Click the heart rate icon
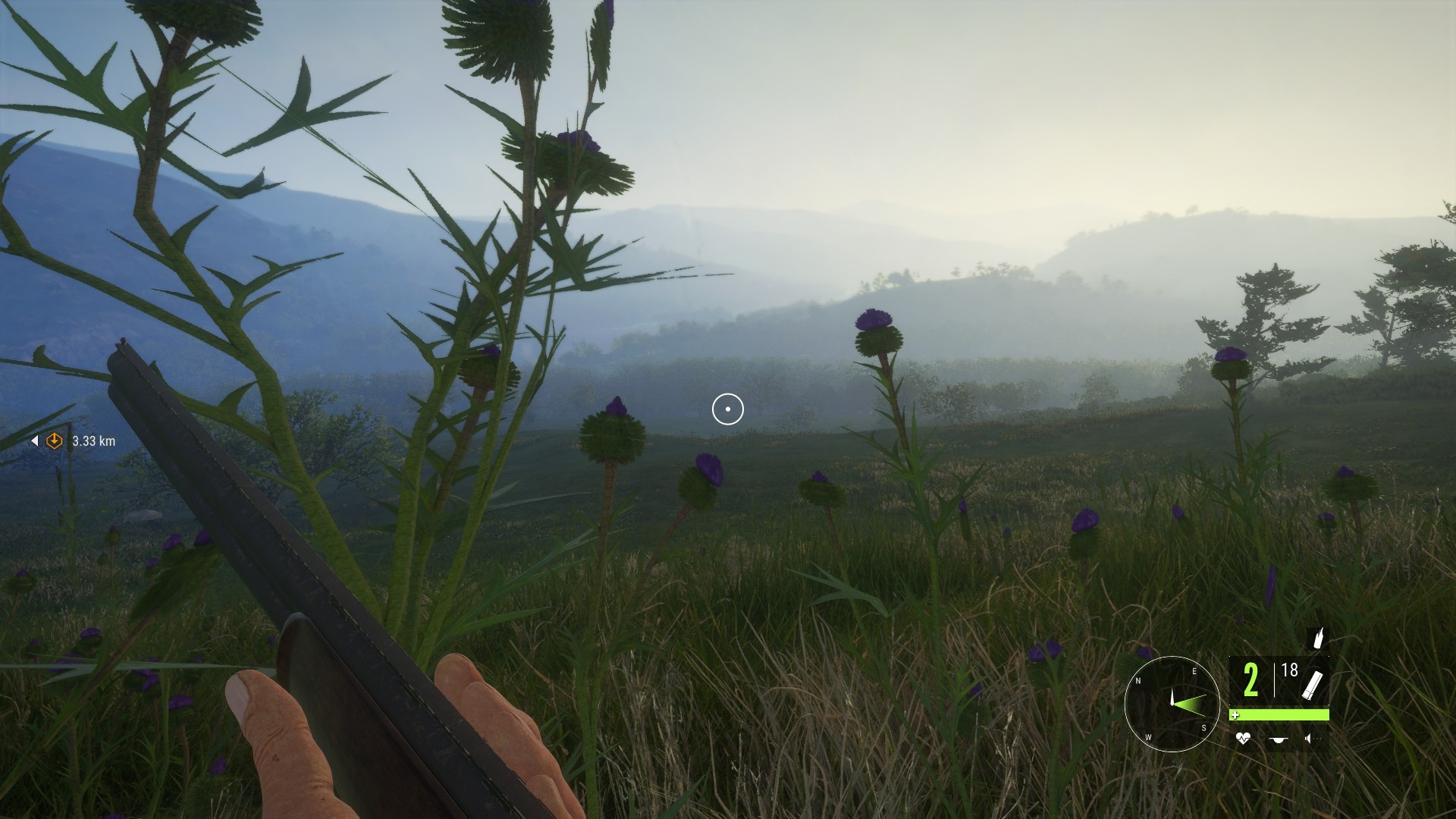This screenshot has height=819, width=1456. [1242, 738]
